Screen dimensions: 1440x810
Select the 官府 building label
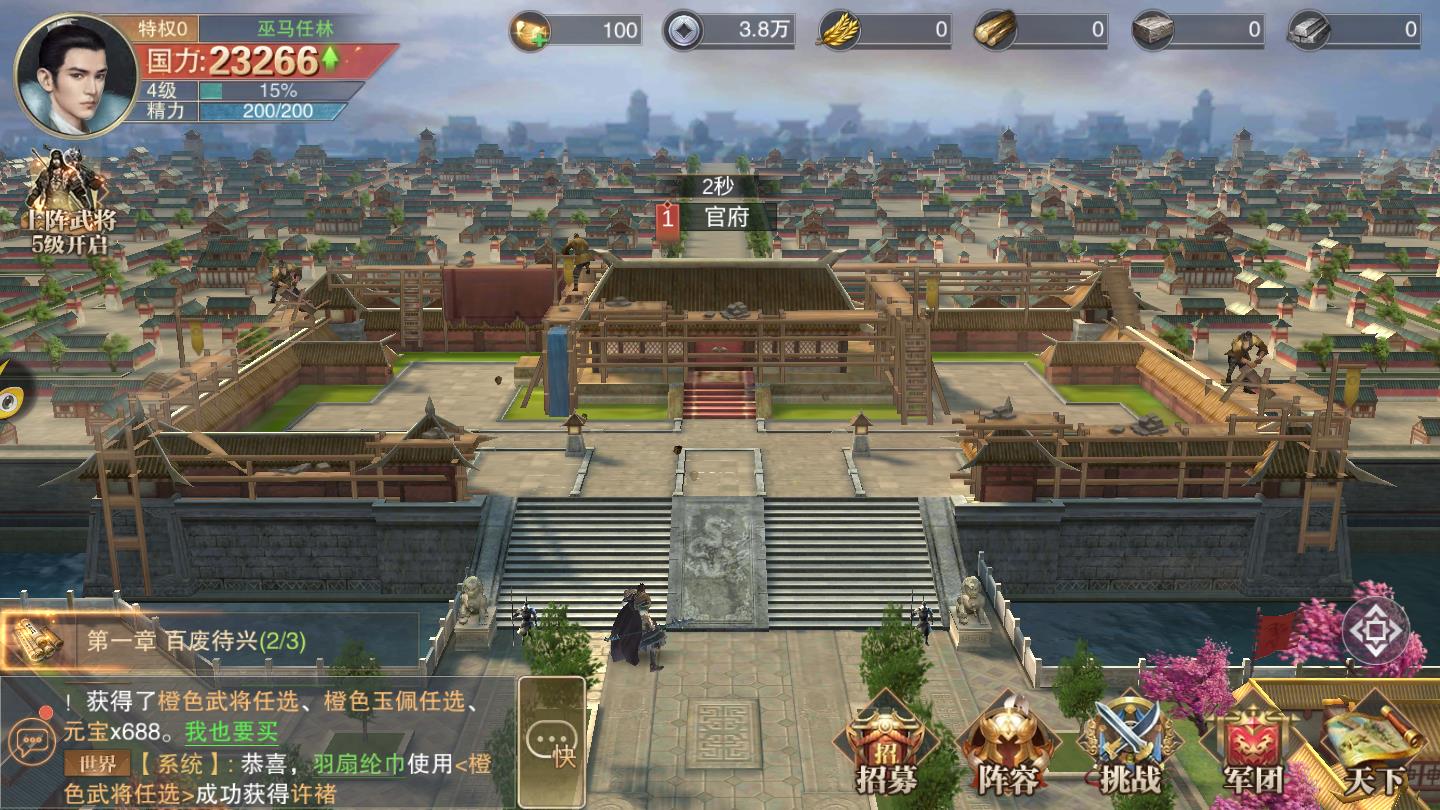coord(726,217)
